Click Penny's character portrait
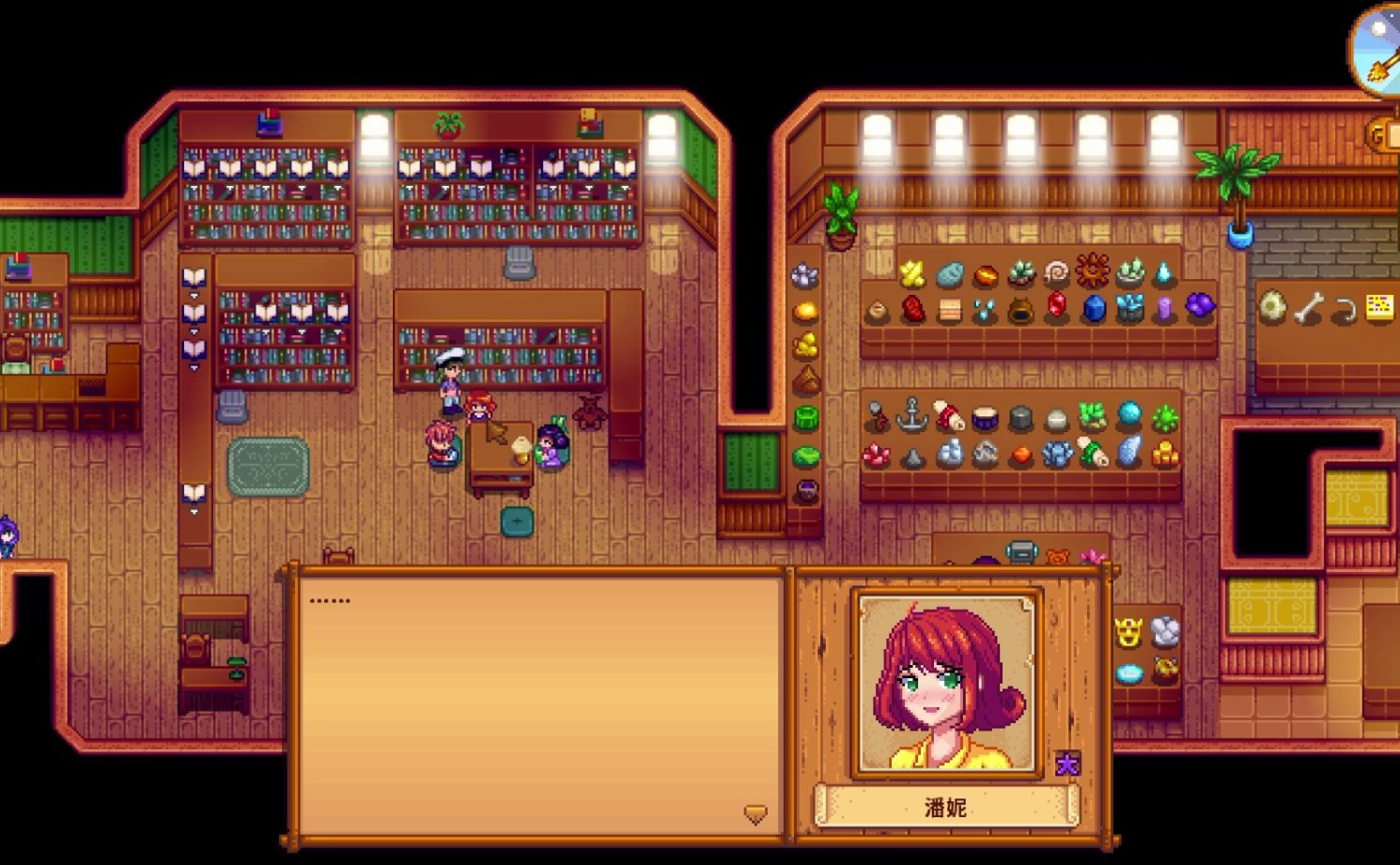 (x=945, y=683)
